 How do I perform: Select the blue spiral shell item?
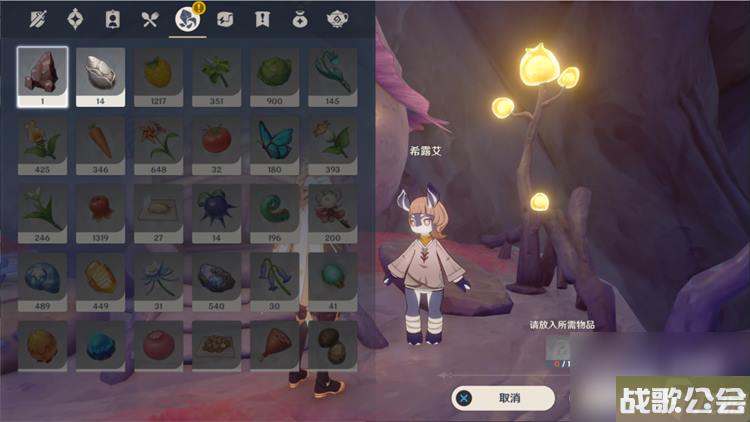[43, 277]
